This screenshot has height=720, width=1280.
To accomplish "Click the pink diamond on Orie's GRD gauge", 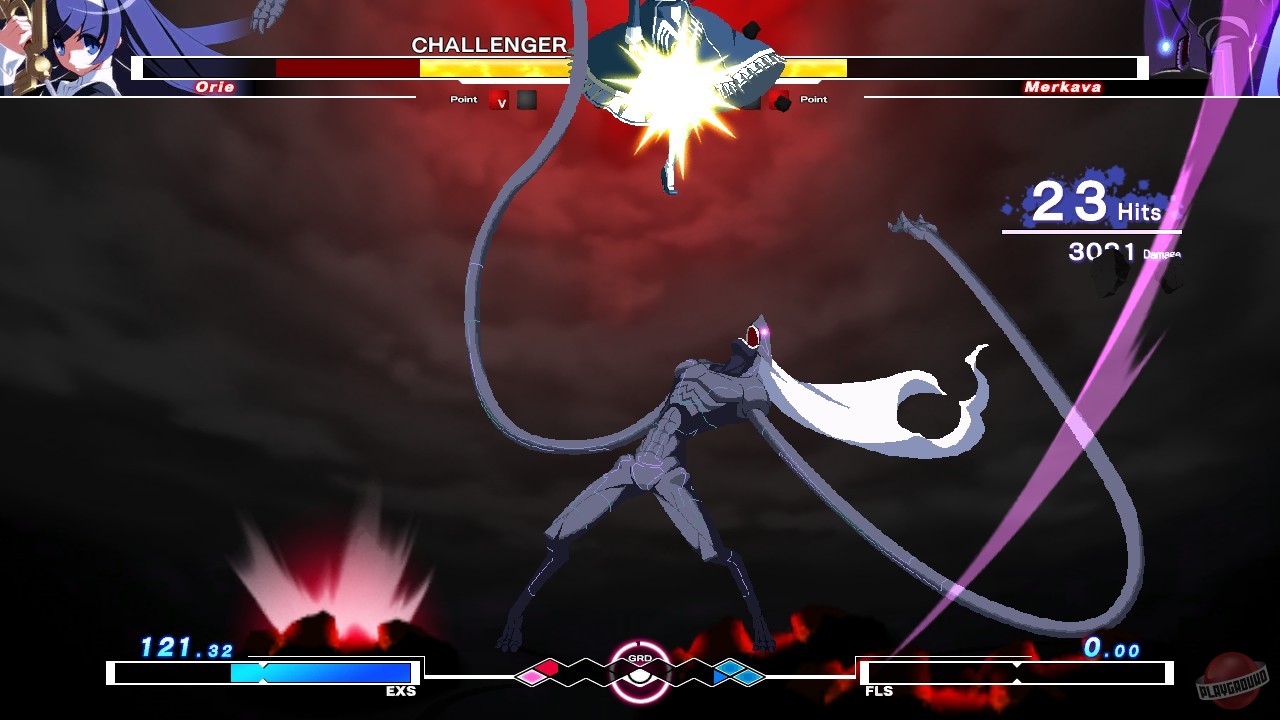I will click(532, 676).
